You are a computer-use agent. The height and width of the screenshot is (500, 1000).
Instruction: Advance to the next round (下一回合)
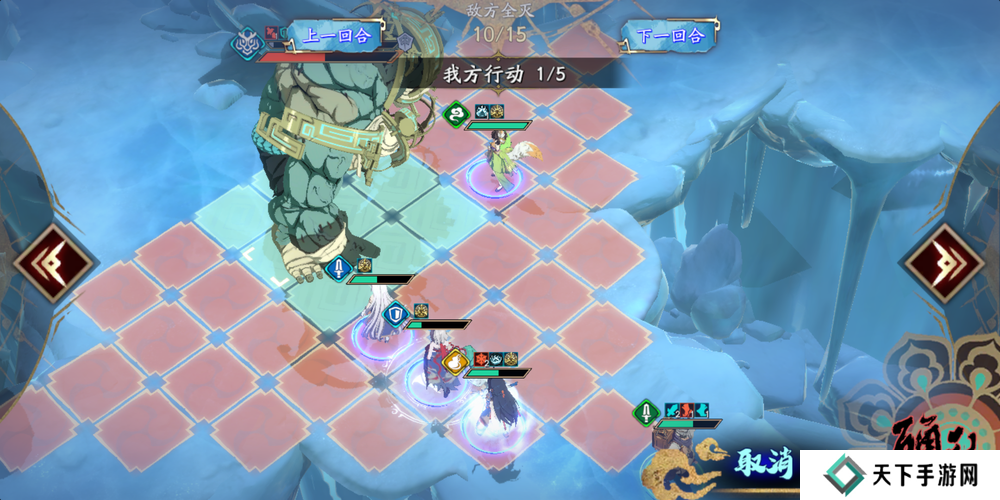tap(669, 36)
